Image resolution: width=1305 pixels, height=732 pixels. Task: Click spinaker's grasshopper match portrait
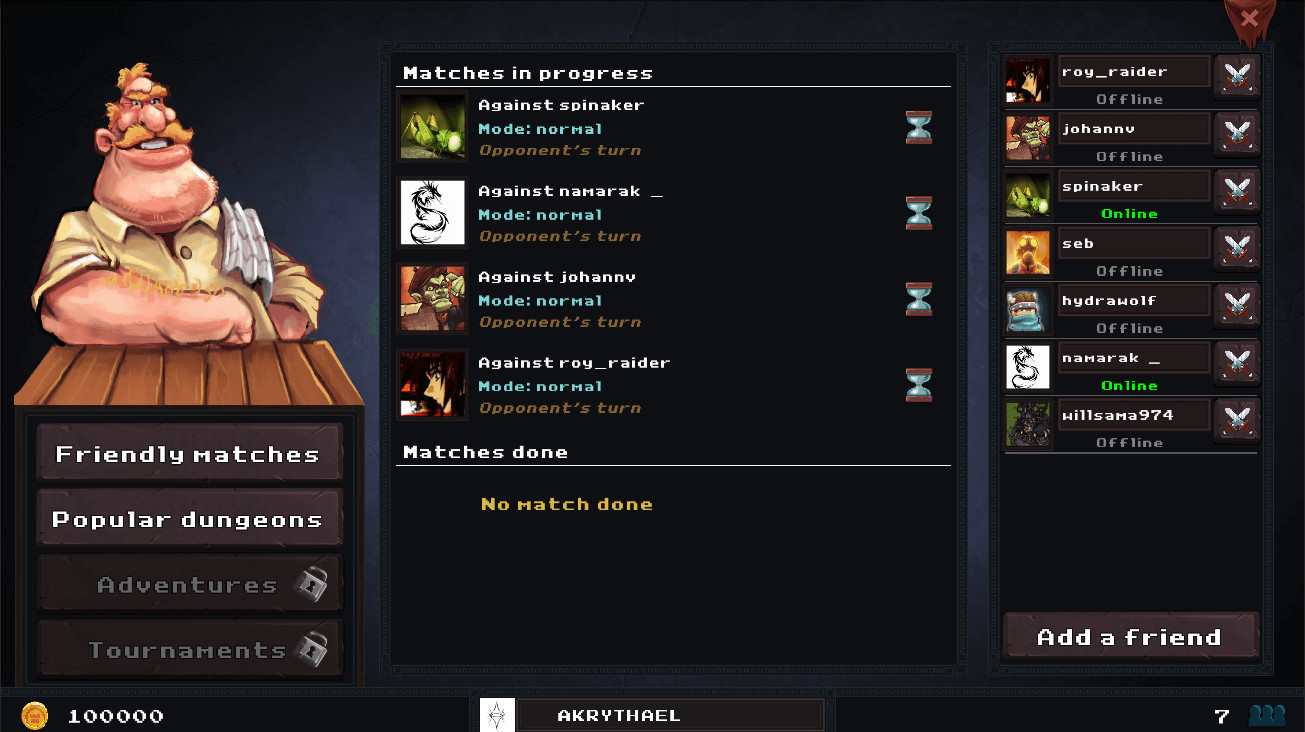(x=431, y=127)
